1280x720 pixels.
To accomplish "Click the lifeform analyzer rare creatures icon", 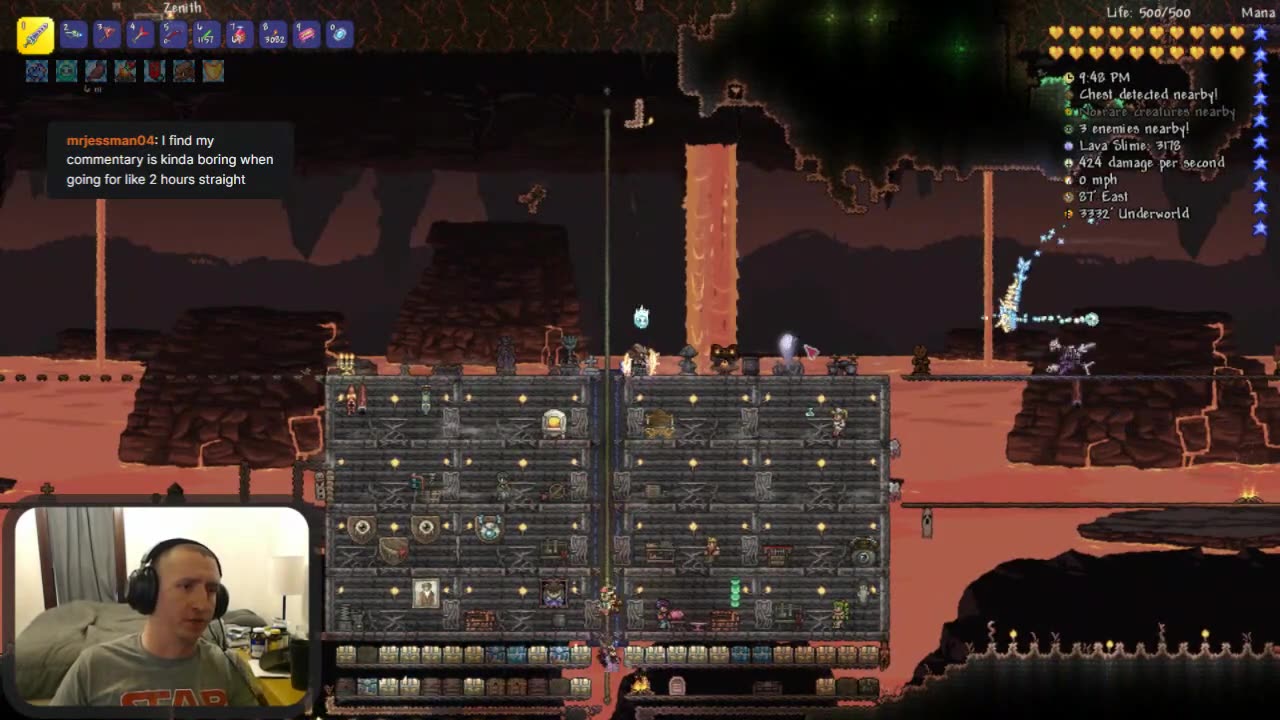I will click(x=1068, y=111).
